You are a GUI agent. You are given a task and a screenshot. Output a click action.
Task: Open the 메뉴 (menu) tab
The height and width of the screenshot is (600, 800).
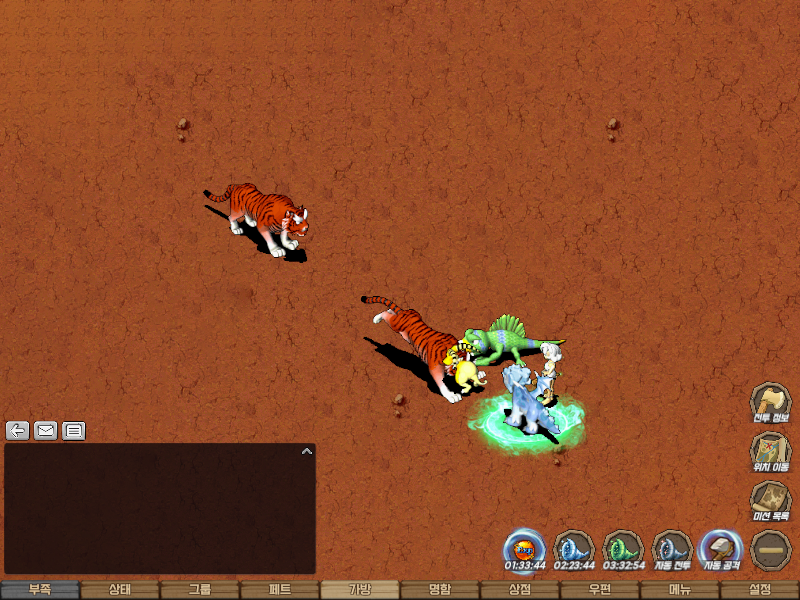pos(680,590)
